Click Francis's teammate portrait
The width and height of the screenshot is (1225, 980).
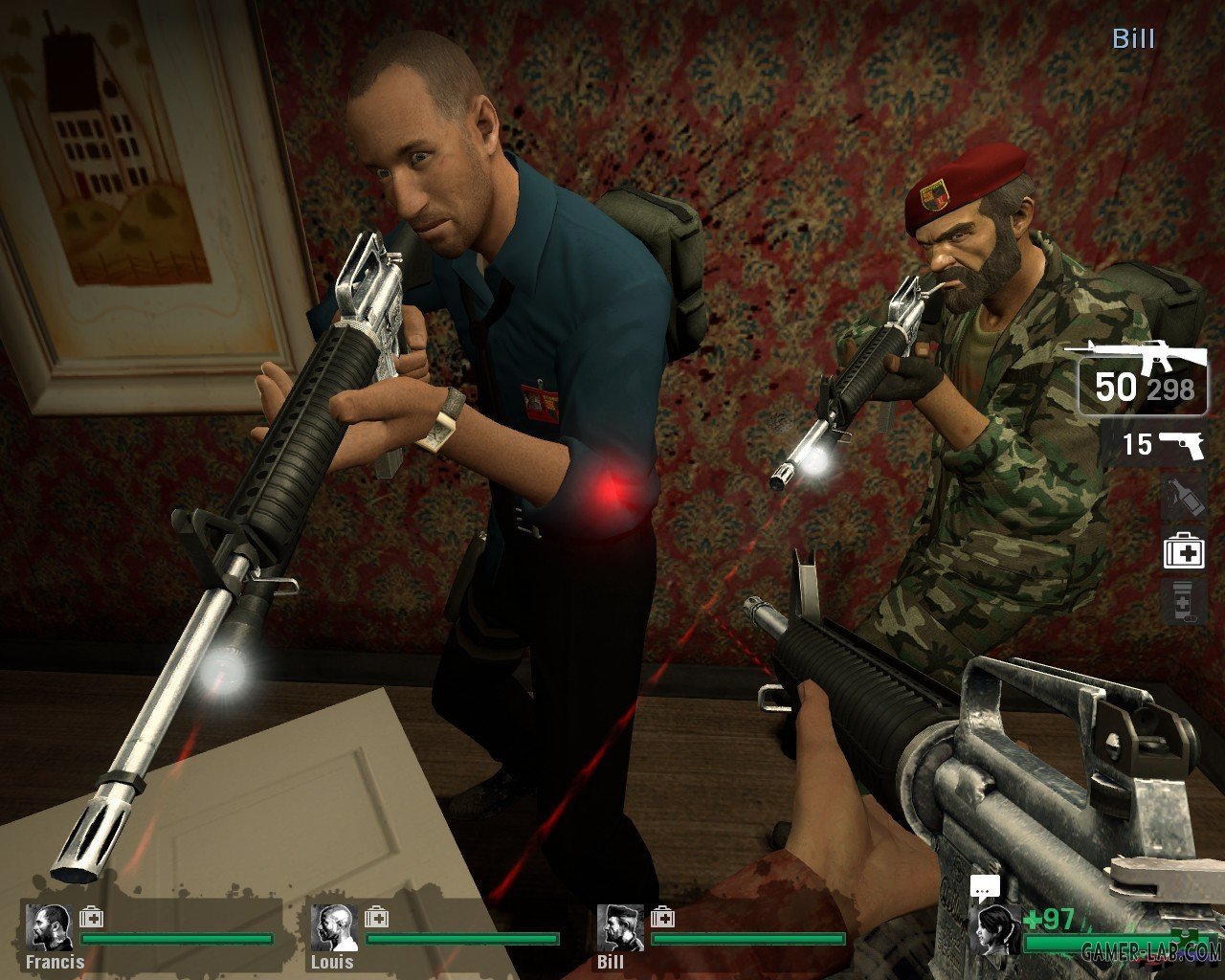48,927
